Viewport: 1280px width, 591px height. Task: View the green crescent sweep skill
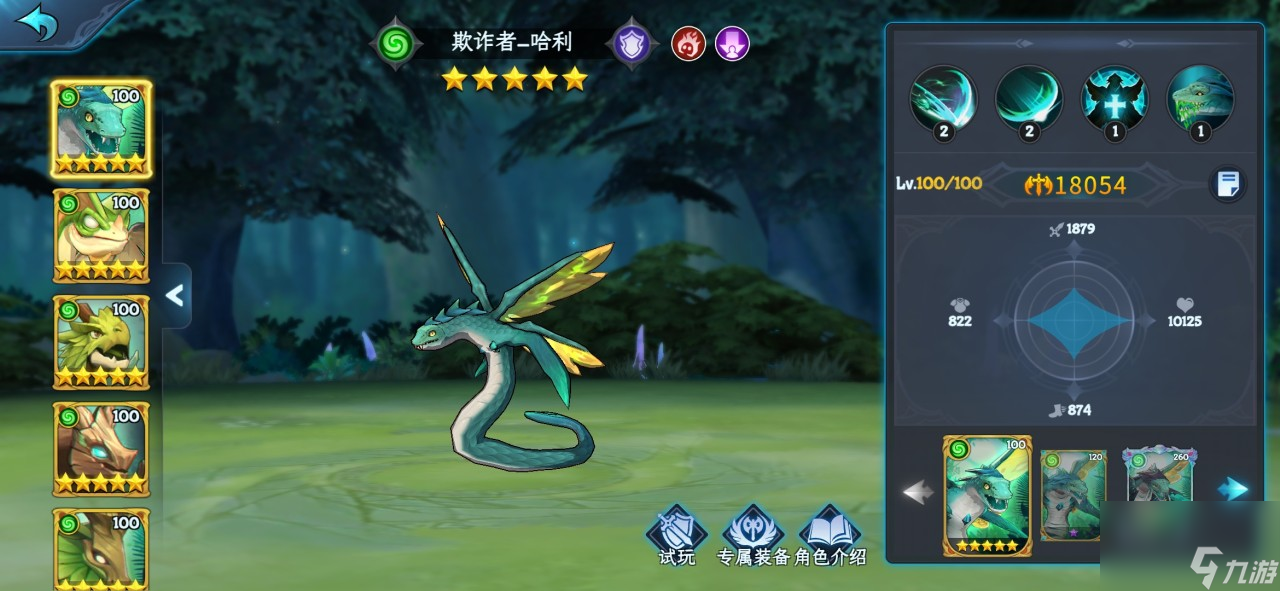[1028, 99]
